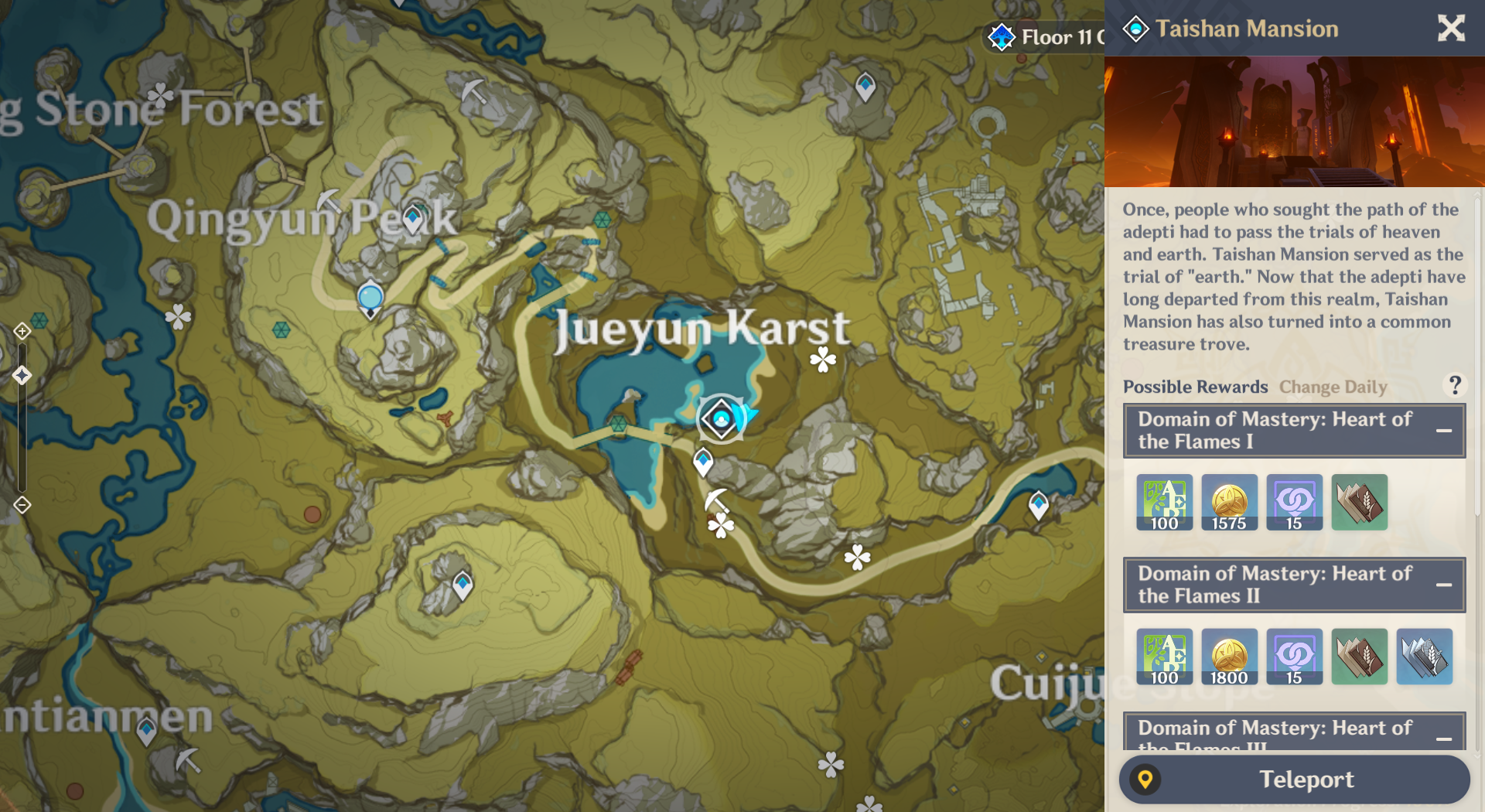The image size is (1485, 812).
Task: Inspect Adventure EXP reward under Flames I
Action: (x=1164, y=503)
